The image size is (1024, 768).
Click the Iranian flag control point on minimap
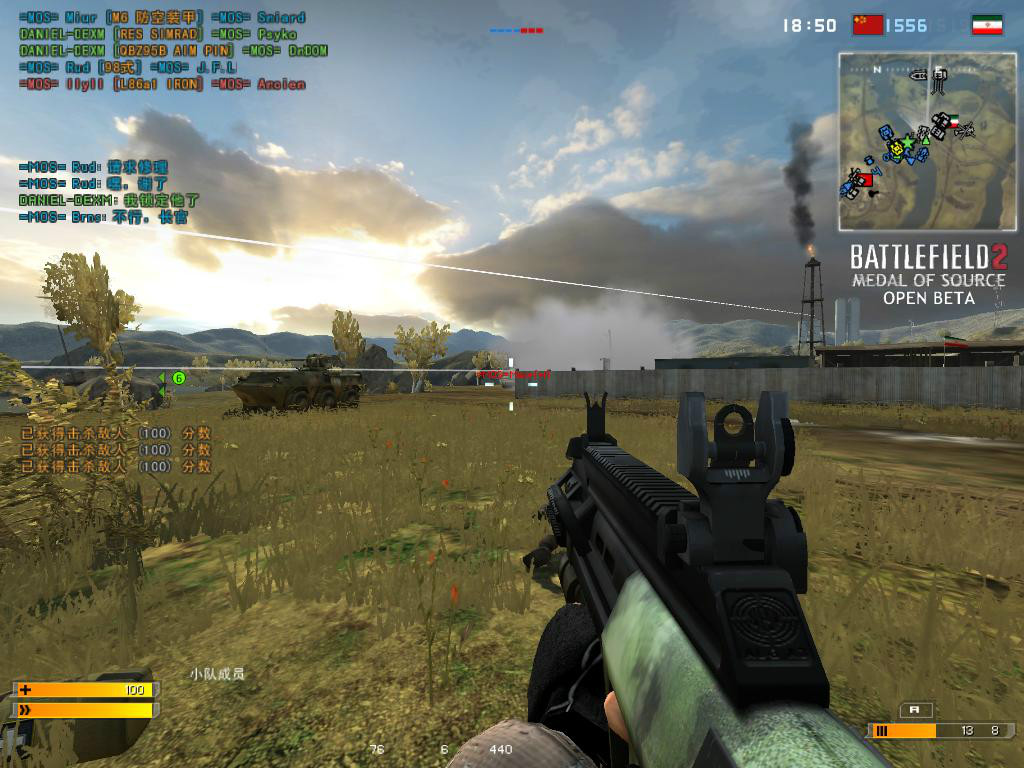[x=953, y=120]
